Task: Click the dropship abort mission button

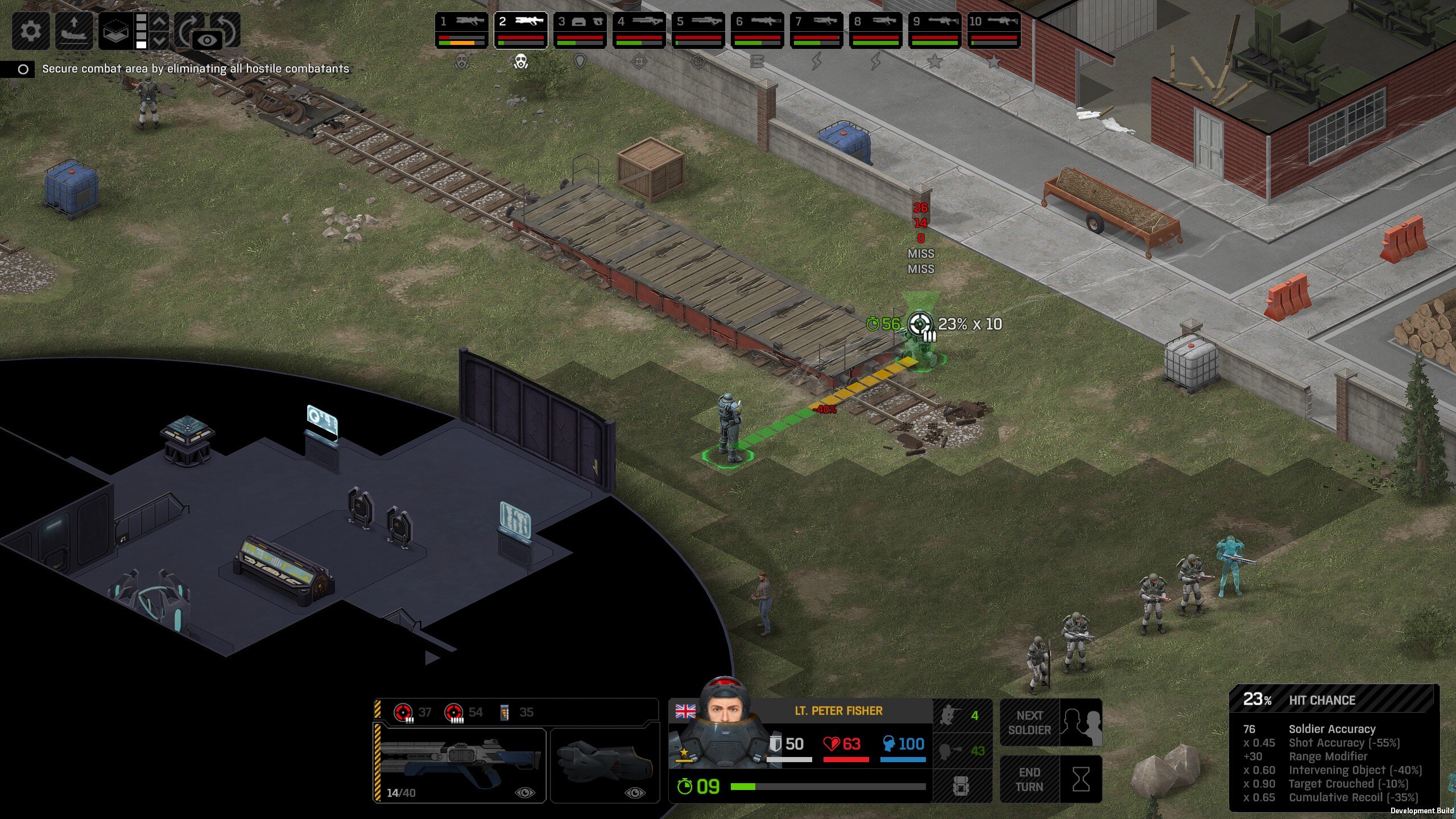Action: 74,30
